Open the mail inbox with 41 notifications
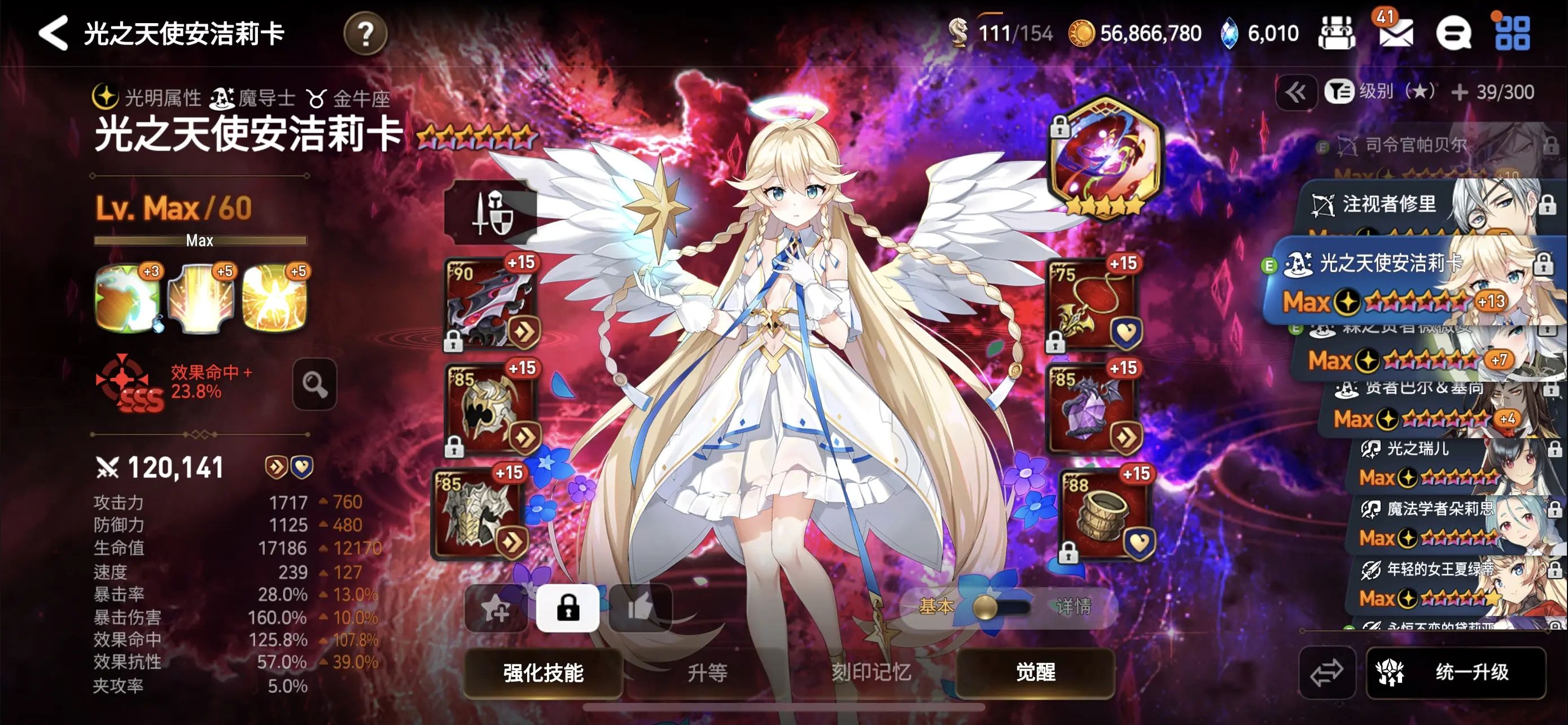The height and width of the screenshot is (725, 1568). coord(1396,33)
